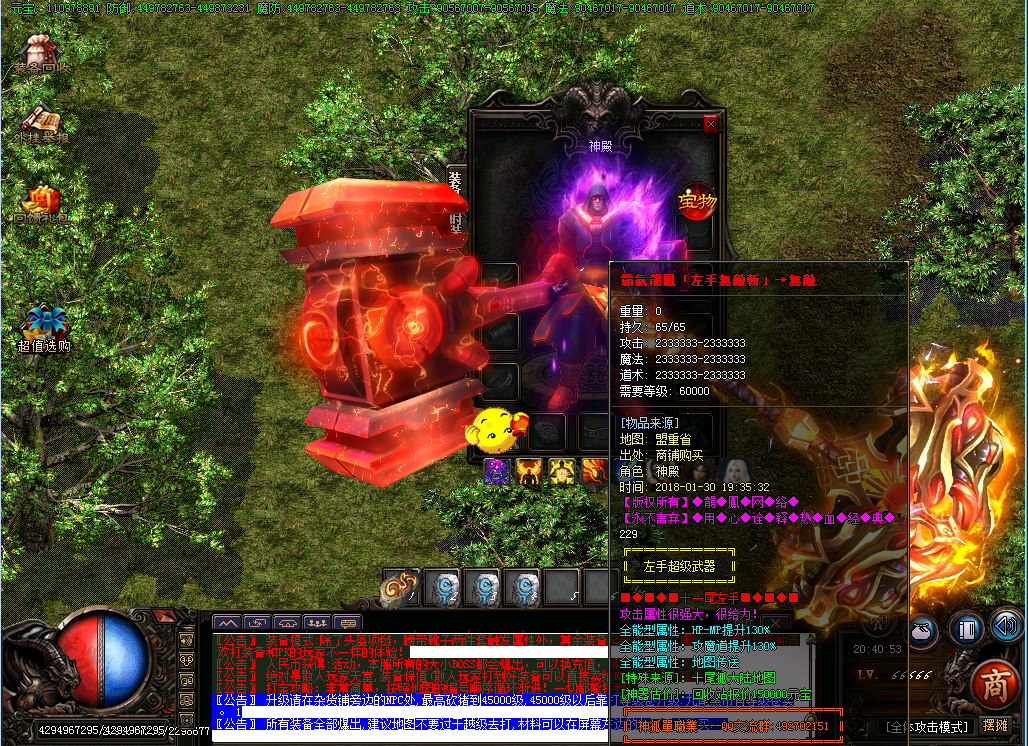Open the 装备回收 equipment recycle icon

pos(41,53)
